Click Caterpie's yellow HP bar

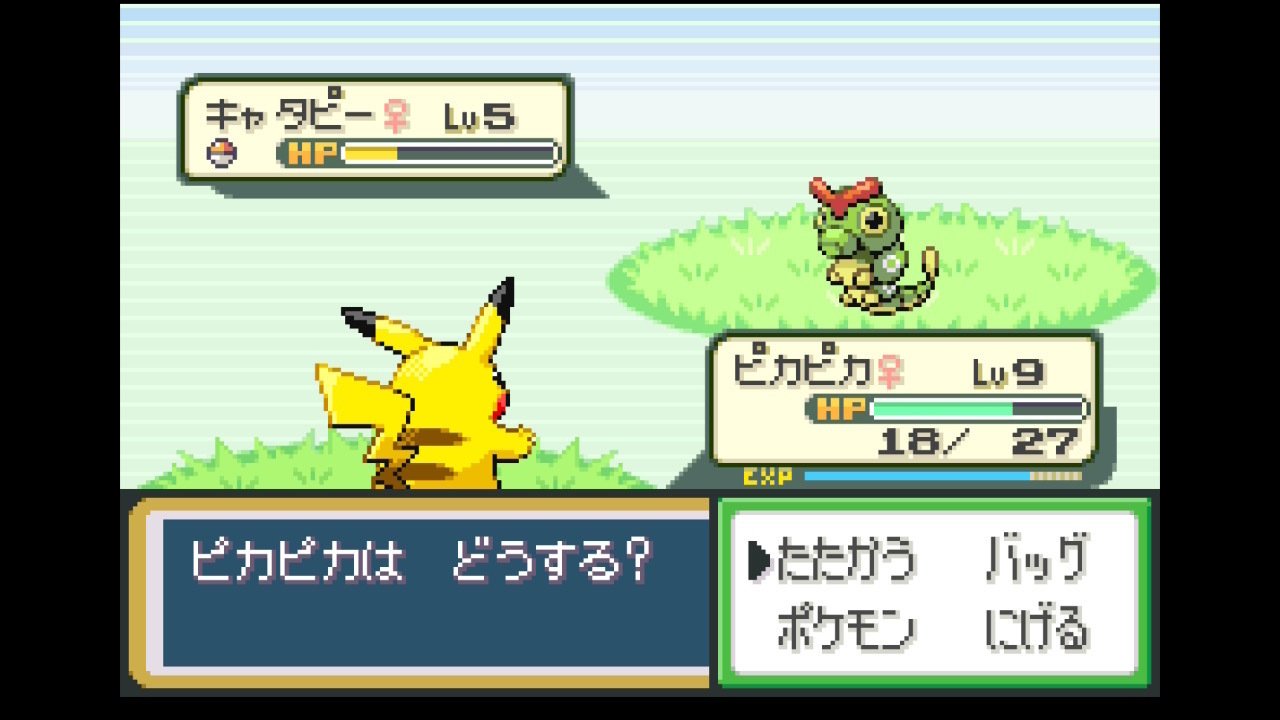pyautogui.click(x=370, y=152)
